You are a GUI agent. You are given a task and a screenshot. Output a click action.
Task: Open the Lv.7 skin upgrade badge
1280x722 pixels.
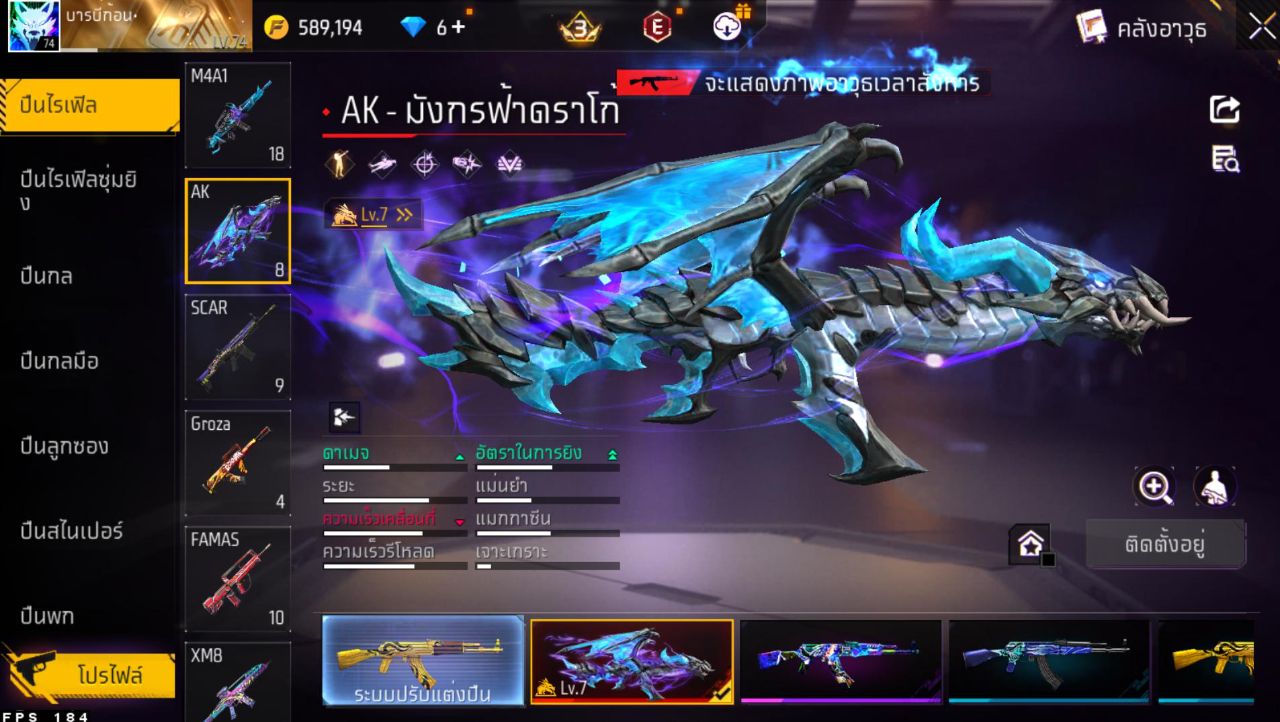(372, 214)
